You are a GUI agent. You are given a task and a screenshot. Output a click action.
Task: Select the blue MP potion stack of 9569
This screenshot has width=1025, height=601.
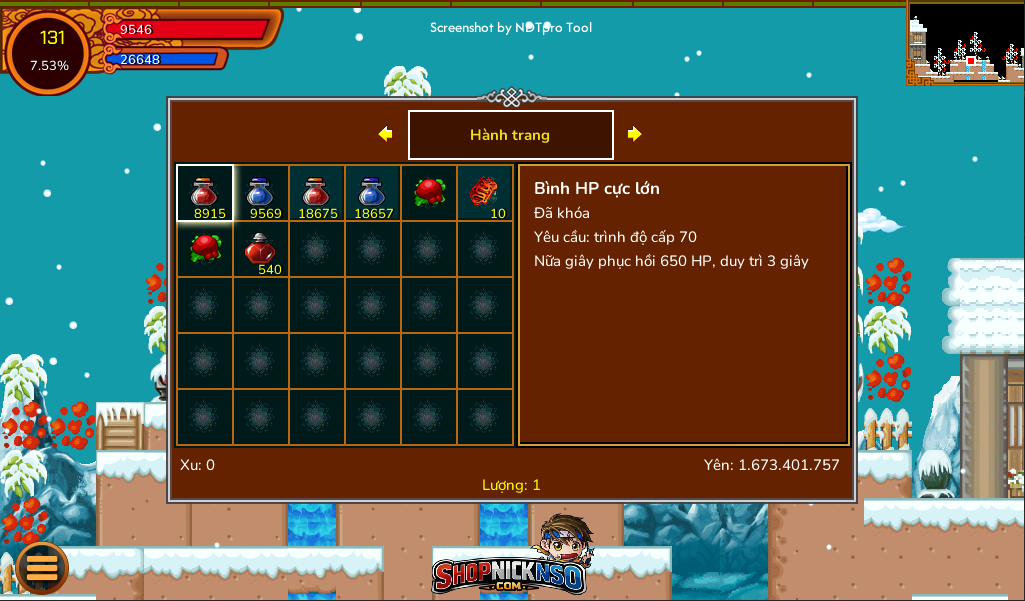tap(261, 193)
